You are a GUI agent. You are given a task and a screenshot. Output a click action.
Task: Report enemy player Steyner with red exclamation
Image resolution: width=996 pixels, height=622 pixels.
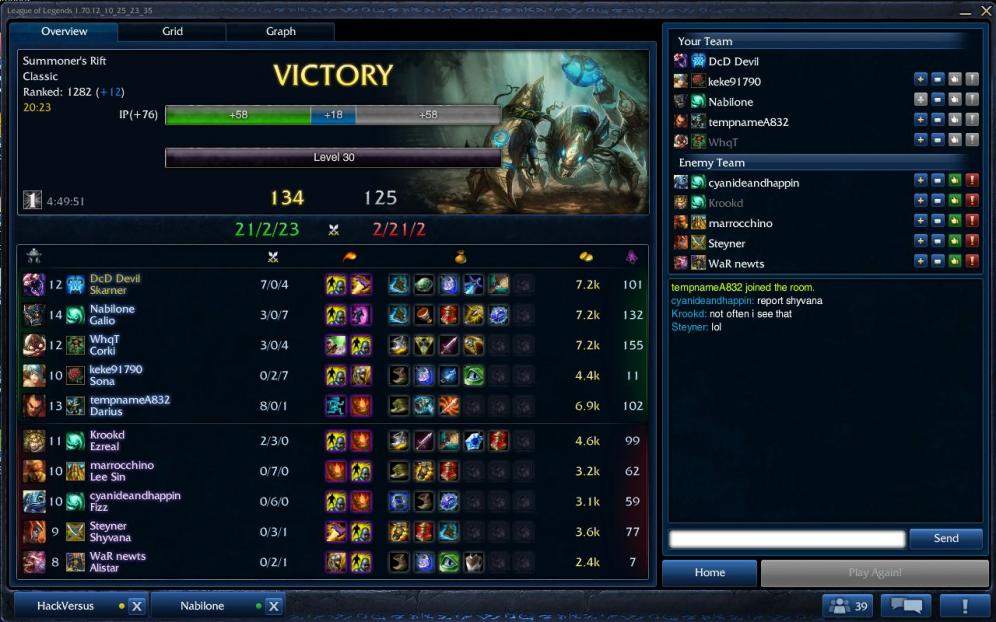click(972, 243)
